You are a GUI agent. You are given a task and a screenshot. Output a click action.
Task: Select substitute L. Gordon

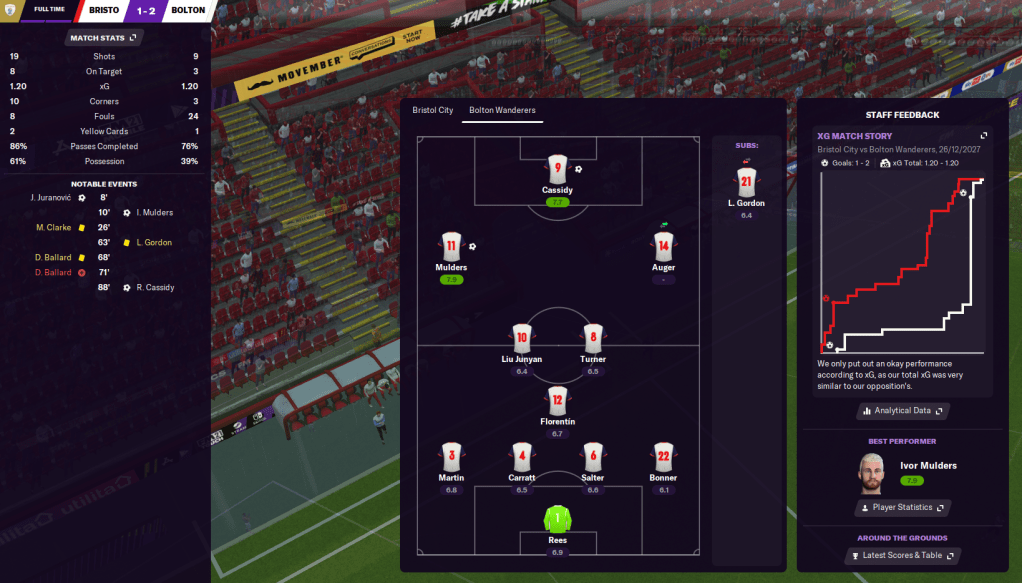point(745,182)
